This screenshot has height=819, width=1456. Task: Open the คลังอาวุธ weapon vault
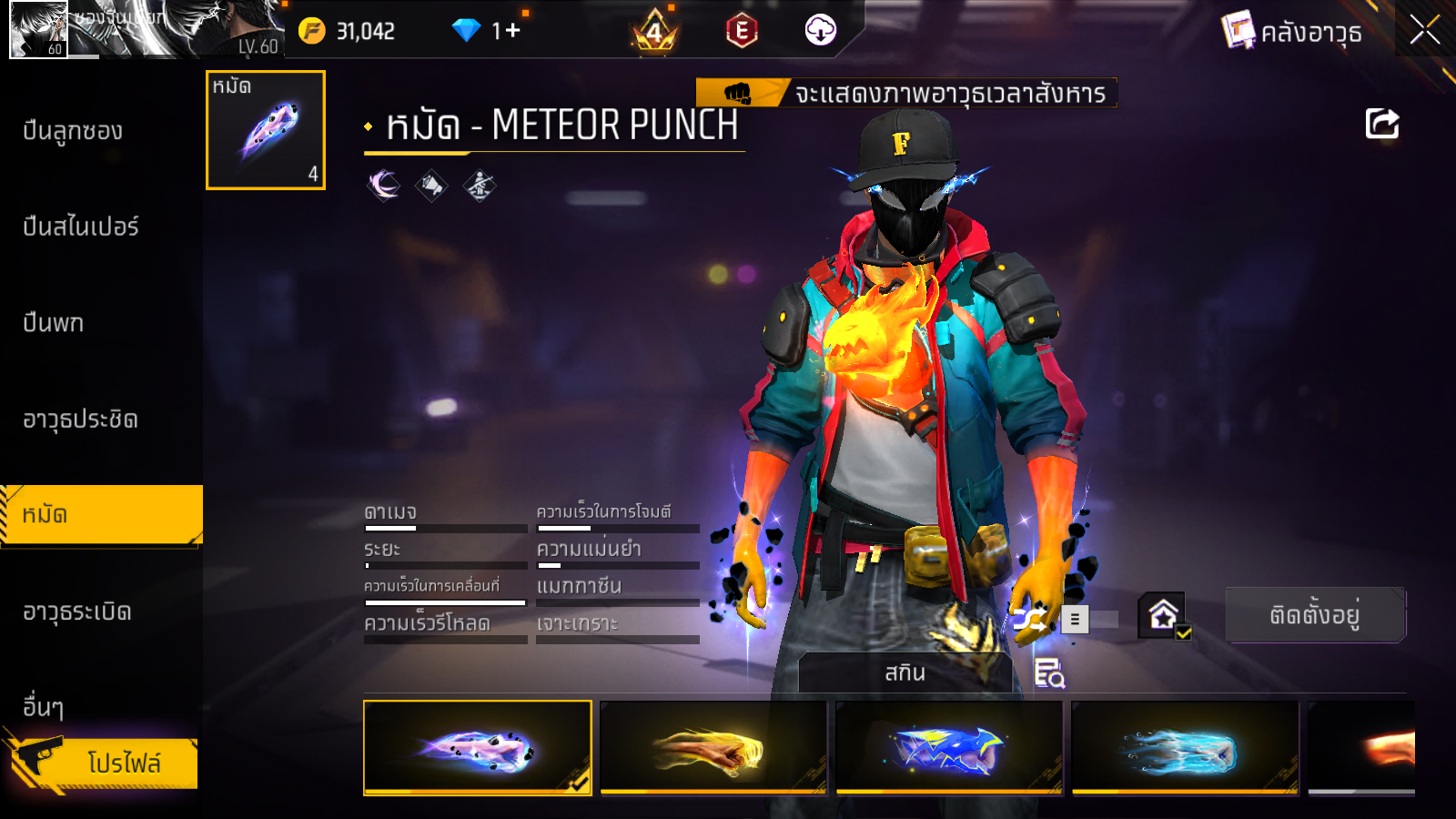1293,32
